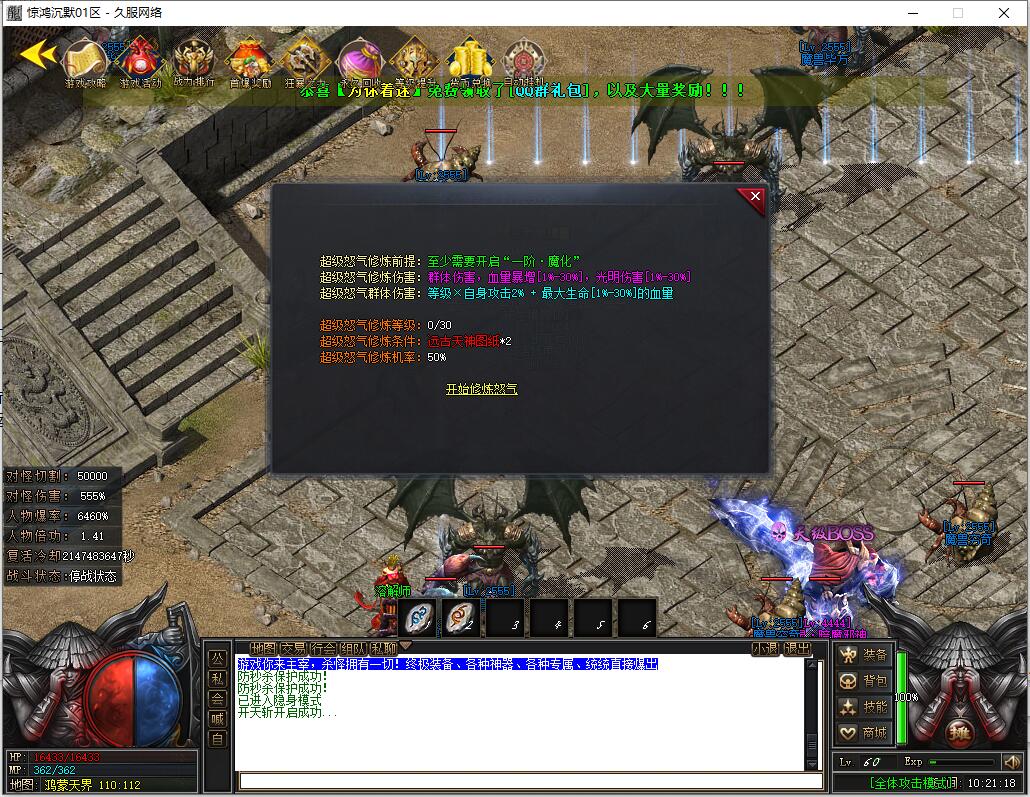
Task: Switch to the 地图 tab
Action: pos(264,648)
